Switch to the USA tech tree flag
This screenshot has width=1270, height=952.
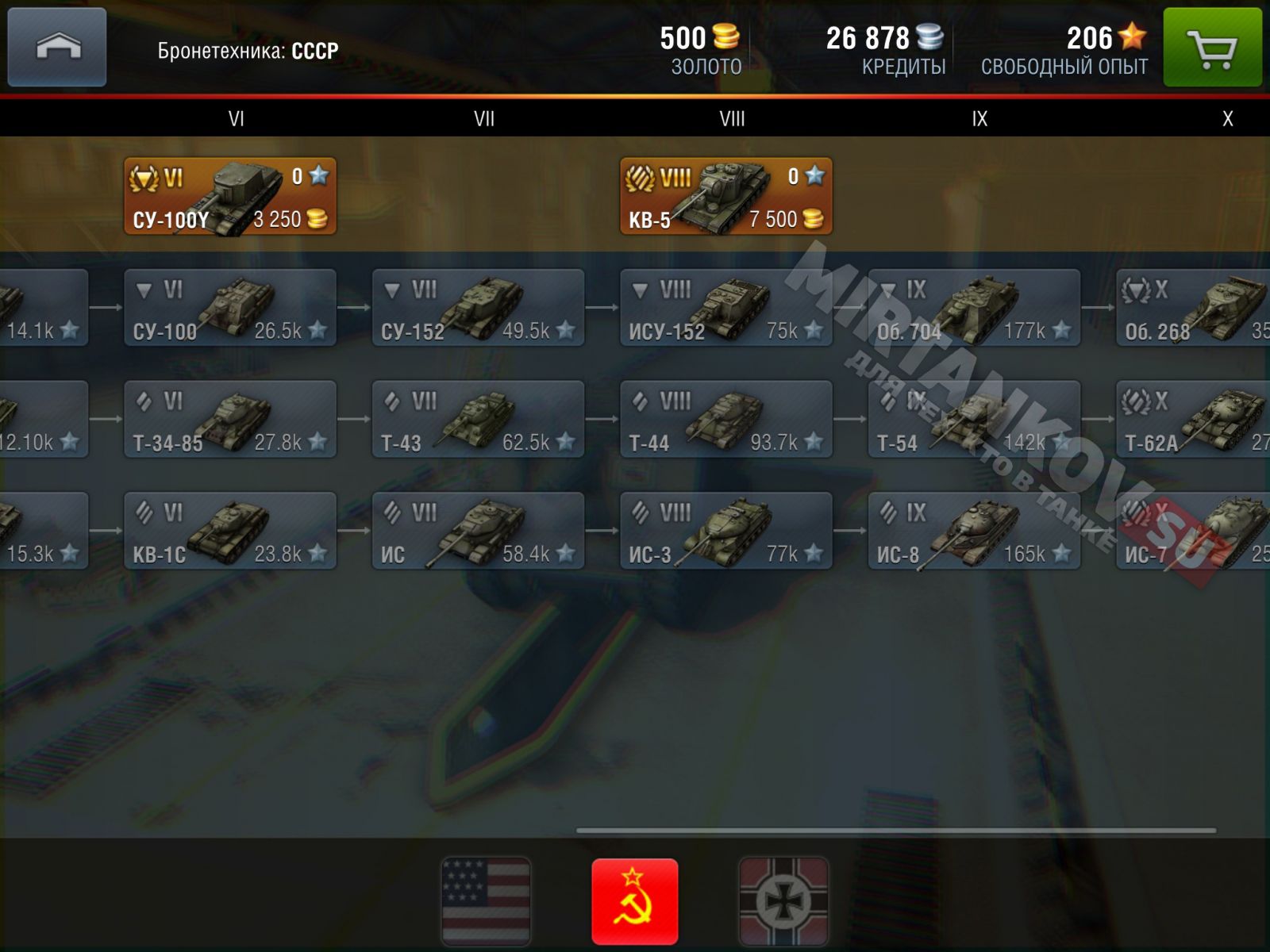click(486, 901)
